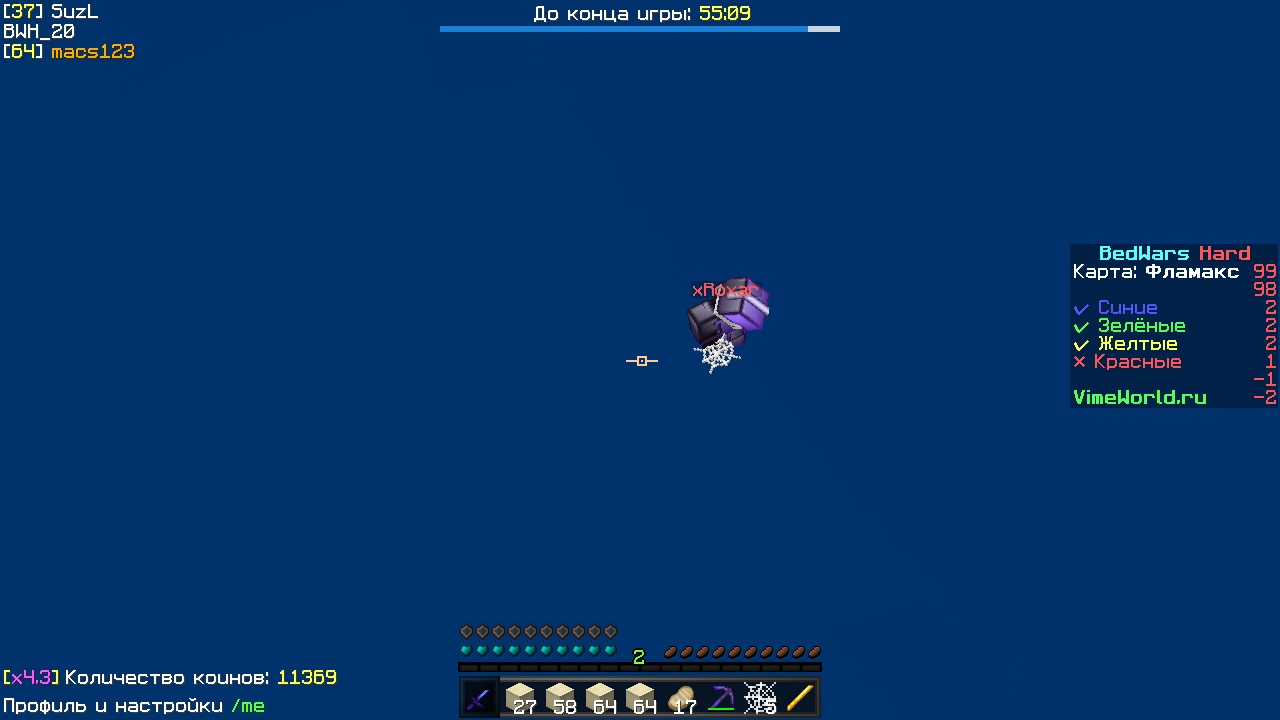Click the blue game time progress bar
The image size is (1280, 720).
[620, 29]
